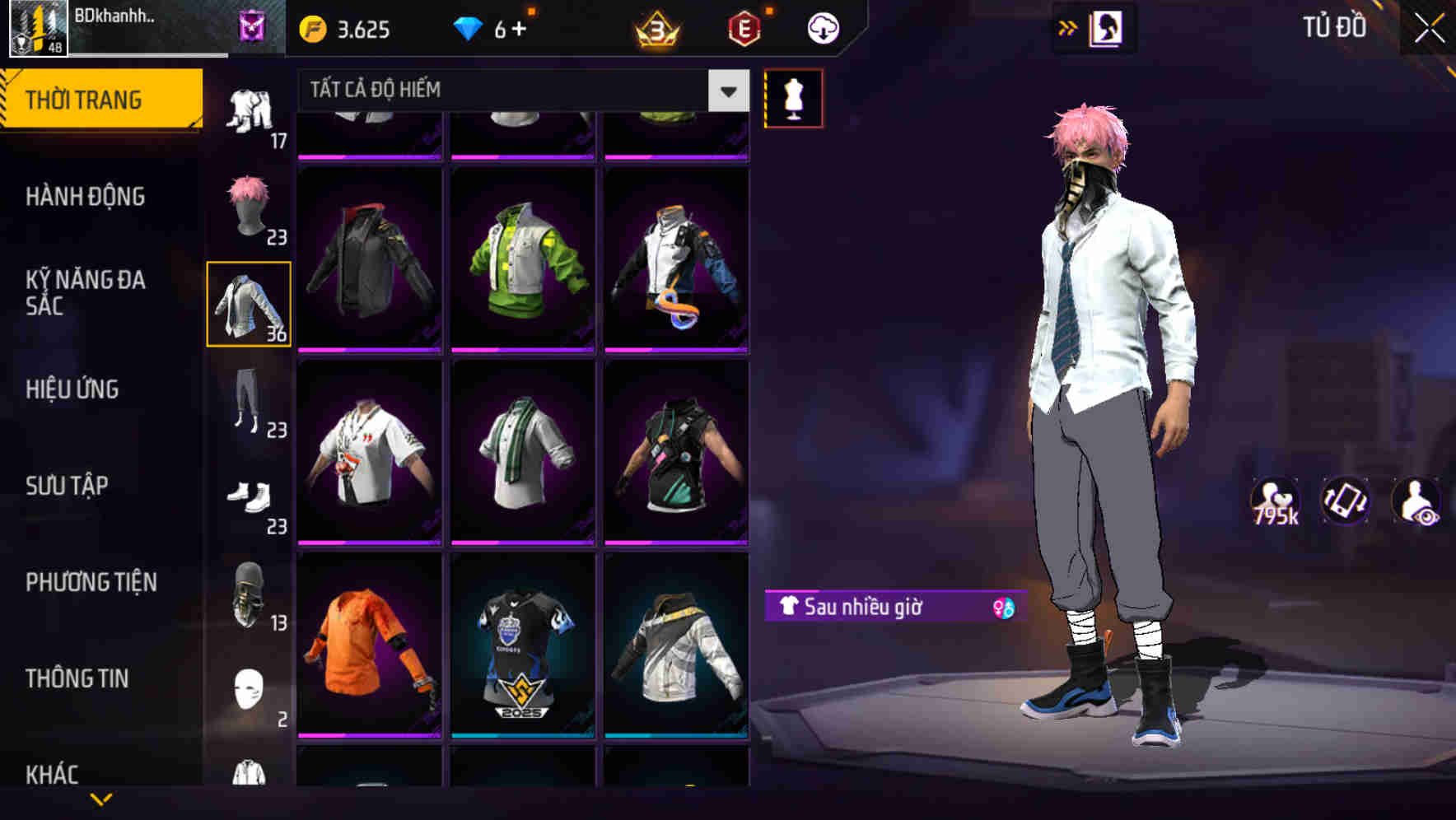Click the gold crown rank 3 badge
Screen dimensions: 1456x820
pyautogui.click(x=655, y=27)
